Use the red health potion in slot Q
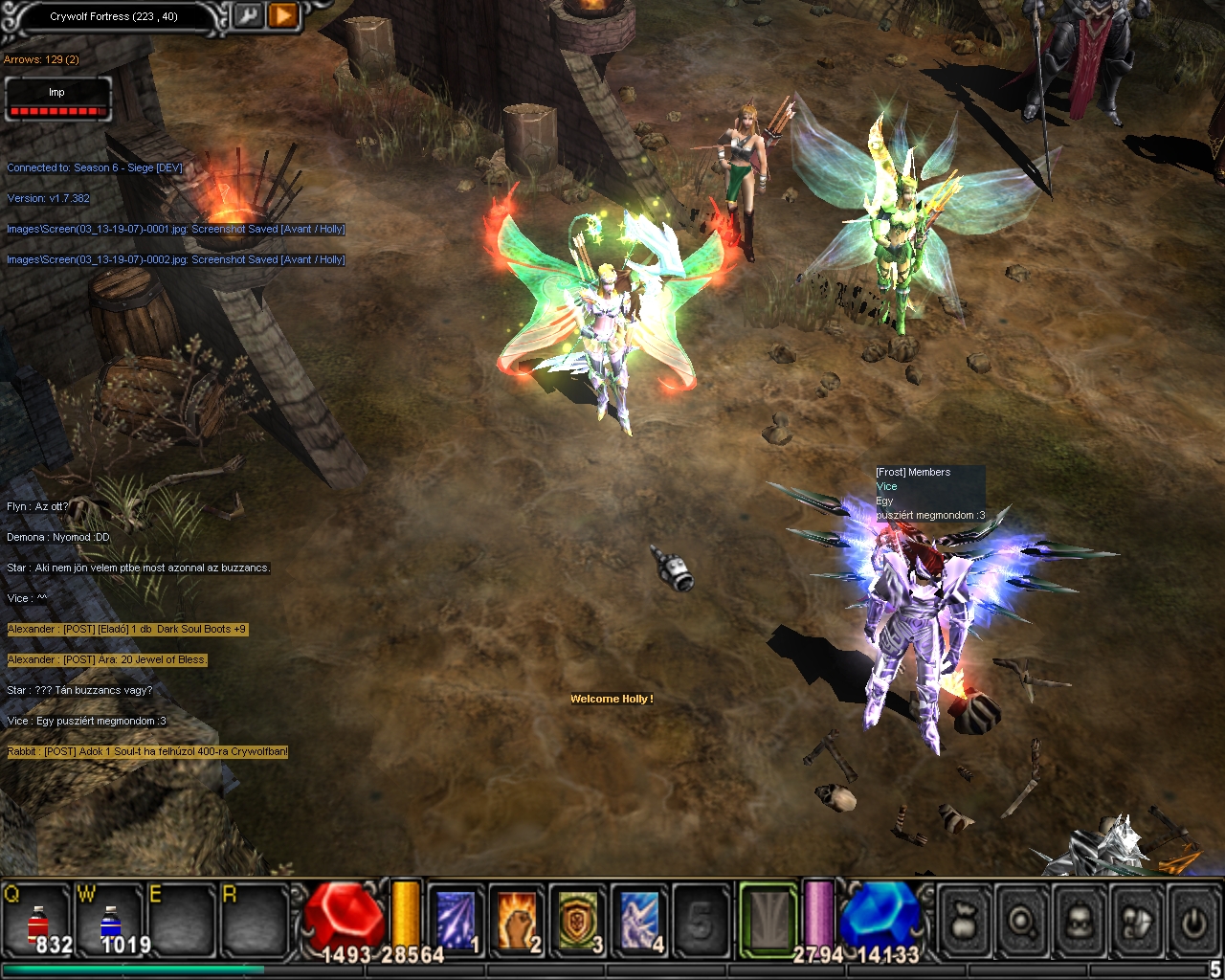Viewport: 1225px width, 980px height. 38,922
